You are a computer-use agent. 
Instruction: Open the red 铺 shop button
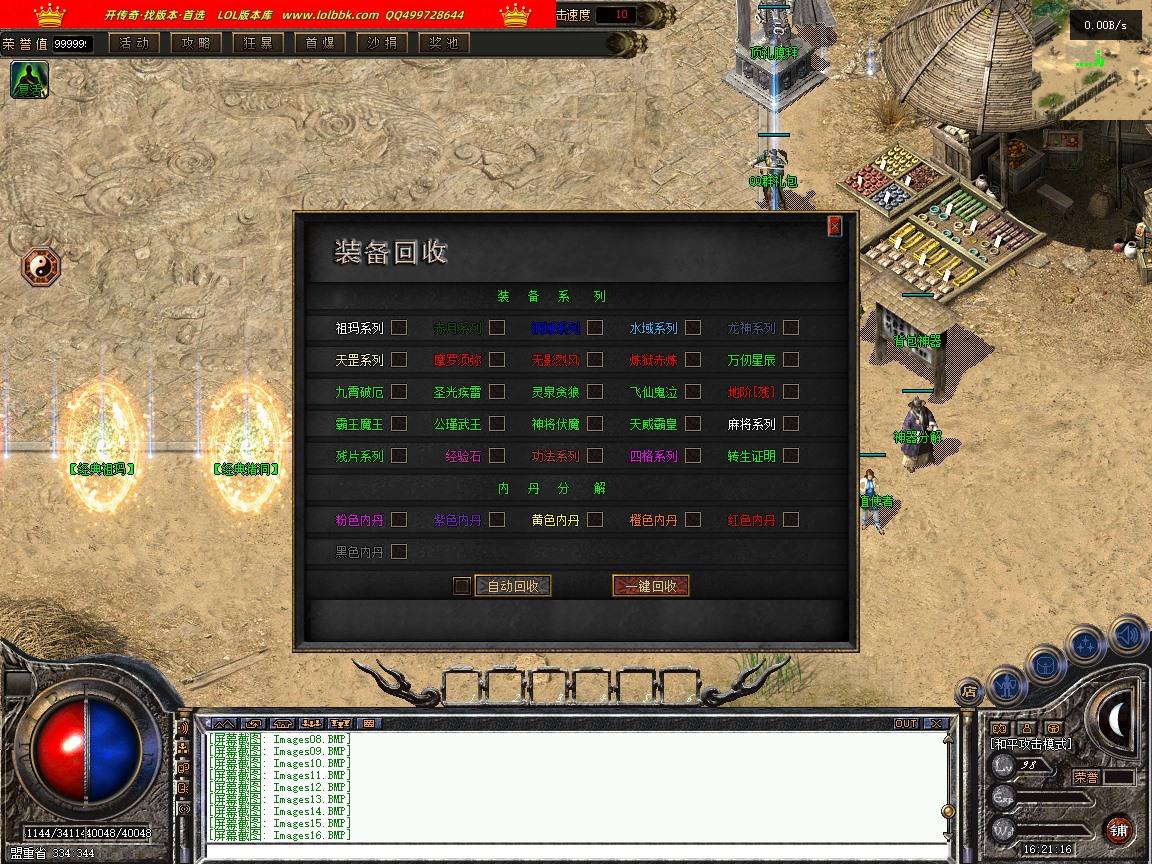pos(1119,830)
